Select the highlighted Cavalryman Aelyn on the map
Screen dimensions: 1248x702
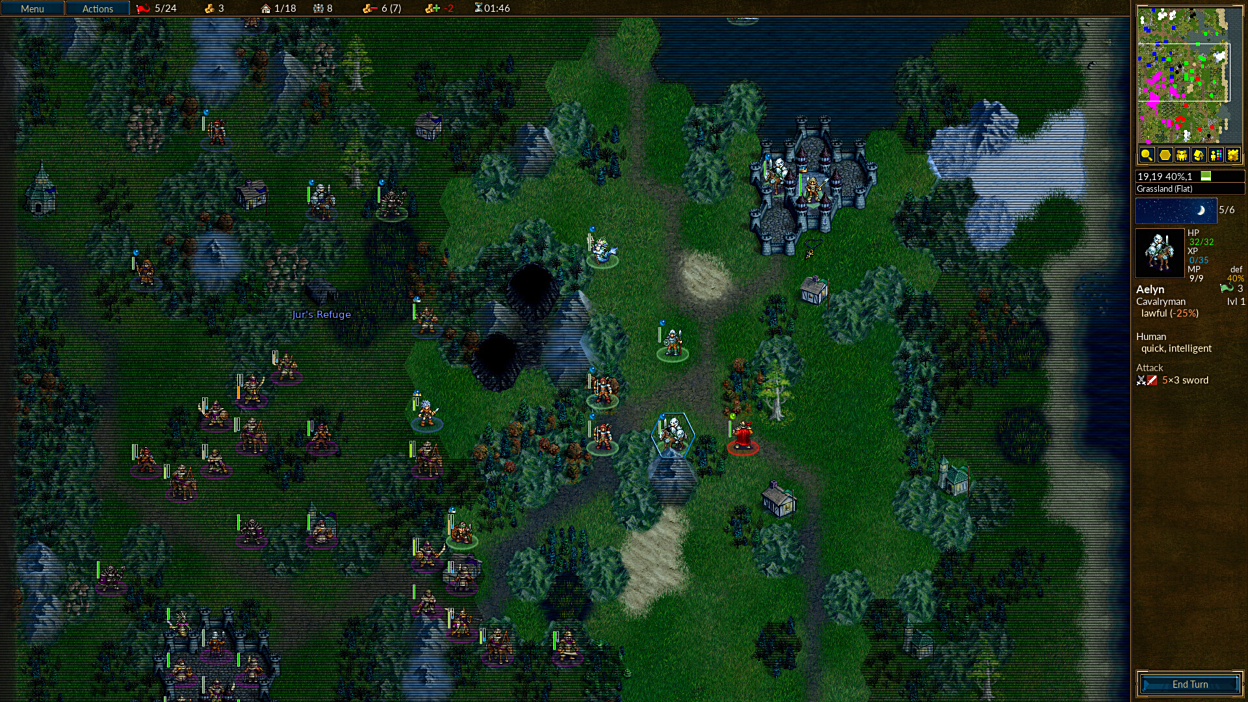point(673,436)
